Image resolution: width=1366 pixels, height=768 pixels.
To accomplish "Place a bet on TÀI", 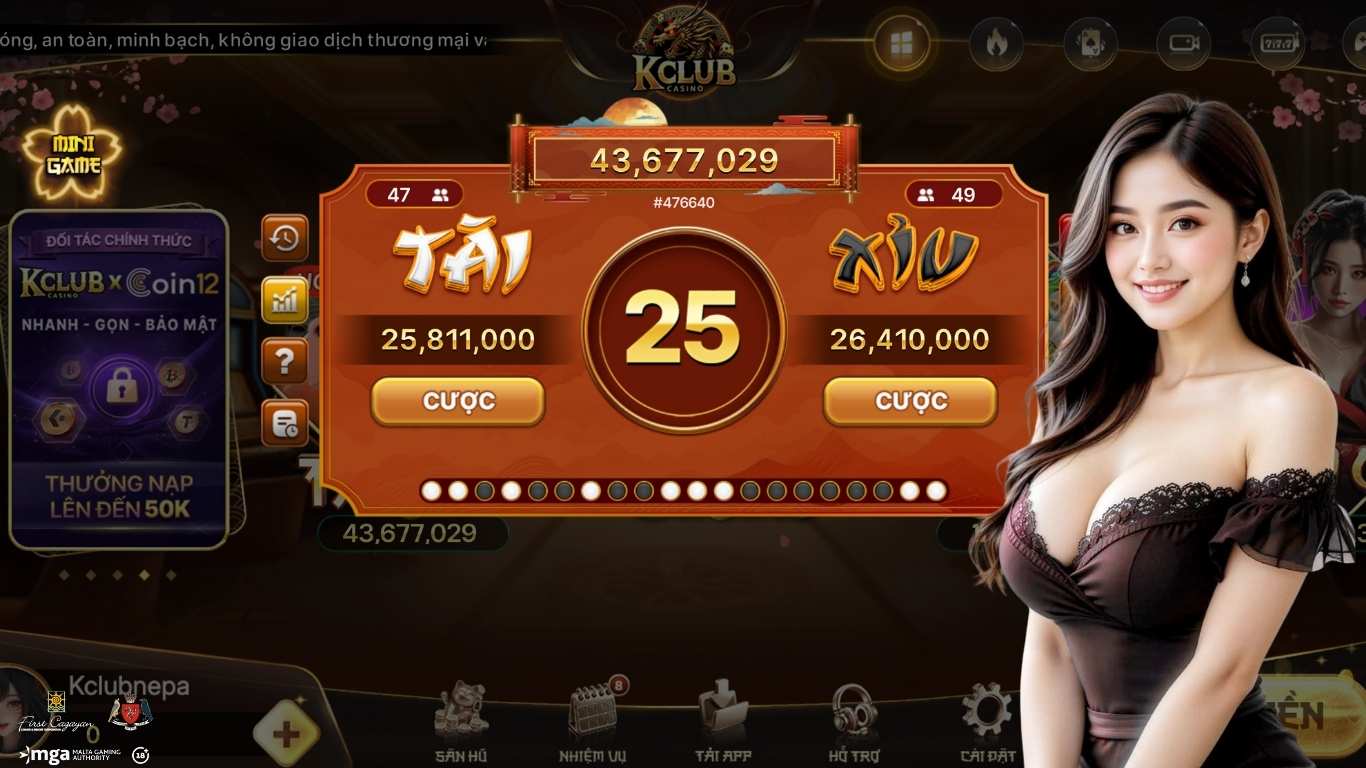I will pyautogui.click(x=457, y=400).
